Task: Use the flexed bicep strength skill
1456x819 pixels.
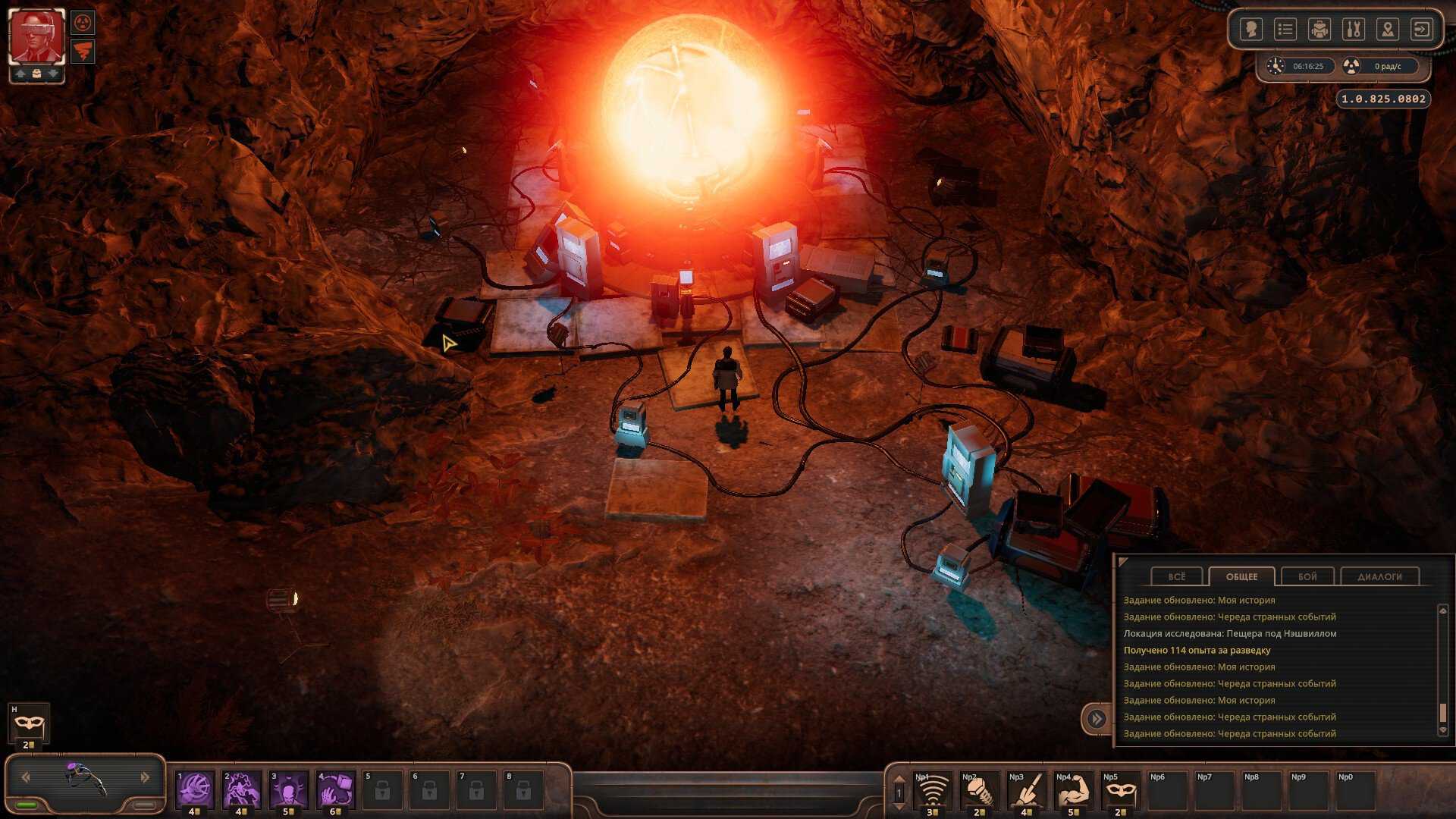Action: click(x=1073, y=790)
